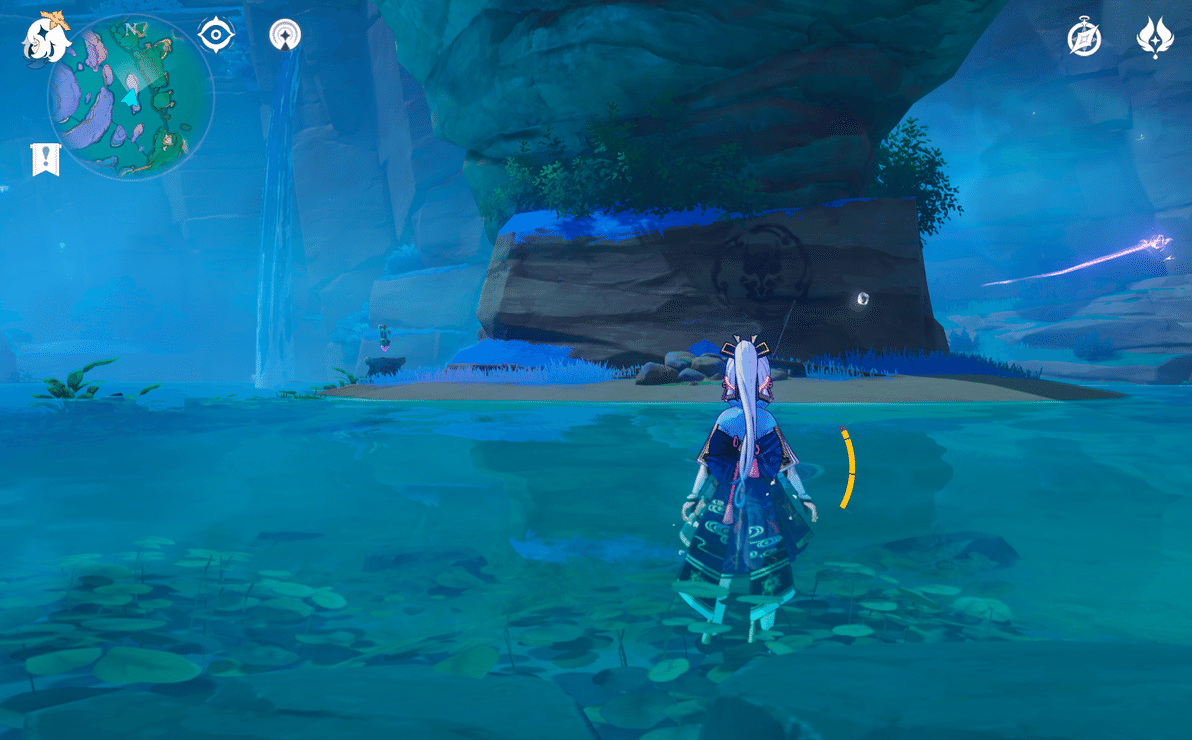Open the quest banner with exclamation mark
1192x740 pixels.
point(46,159)
